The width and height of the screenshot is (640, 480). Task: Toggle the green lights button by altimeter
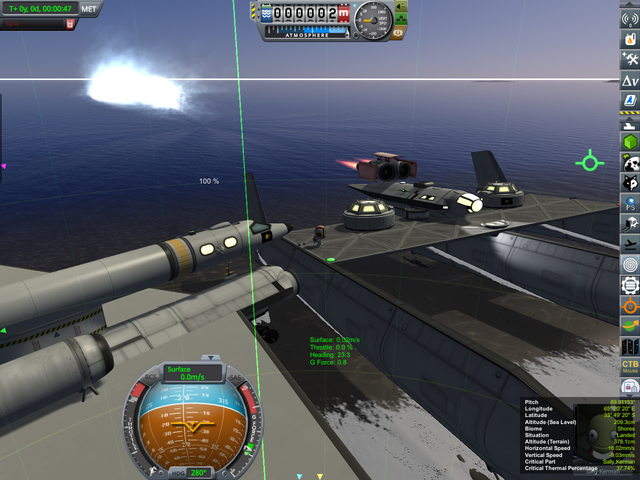tap(402, 7)
